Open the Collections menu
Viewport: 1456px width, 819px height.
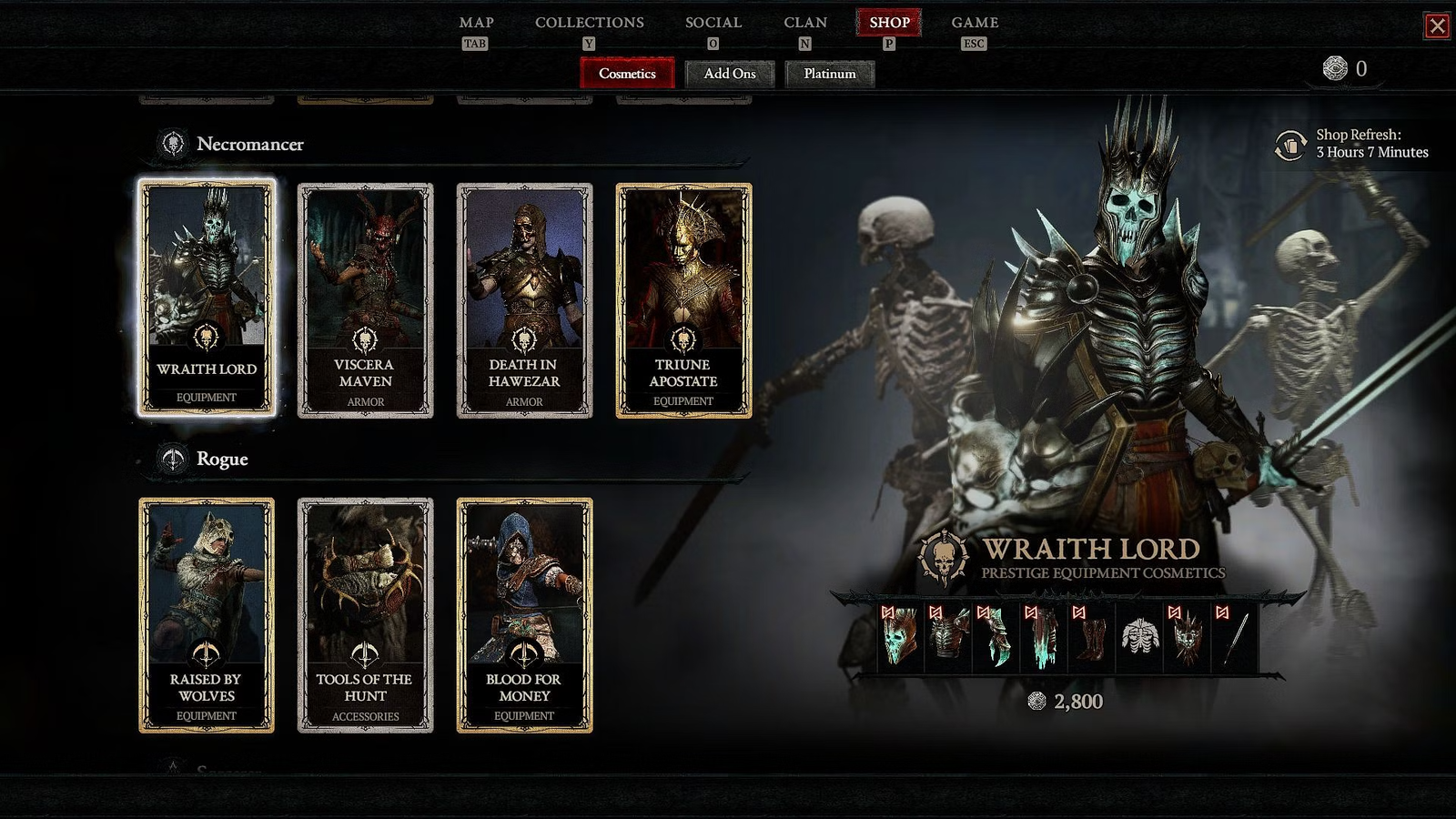588,22
